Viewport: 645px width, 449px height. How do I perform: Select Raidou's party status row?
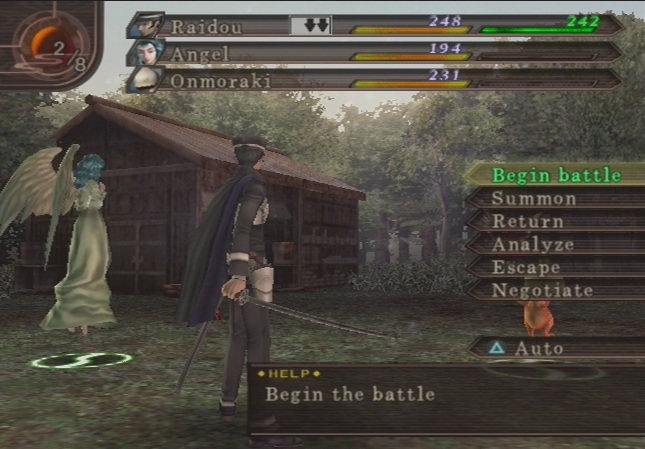pyautogui.click(x=380, y=25)
